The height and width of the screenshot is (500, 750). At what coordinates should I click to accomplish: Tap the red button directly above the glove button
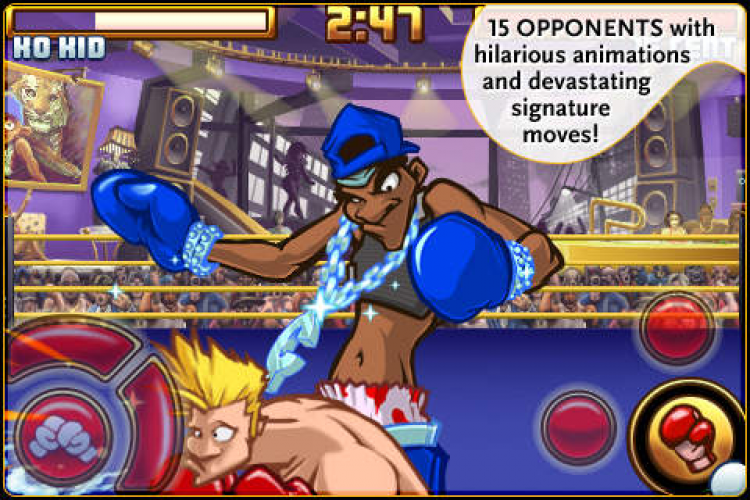click(x=677, y=329)
